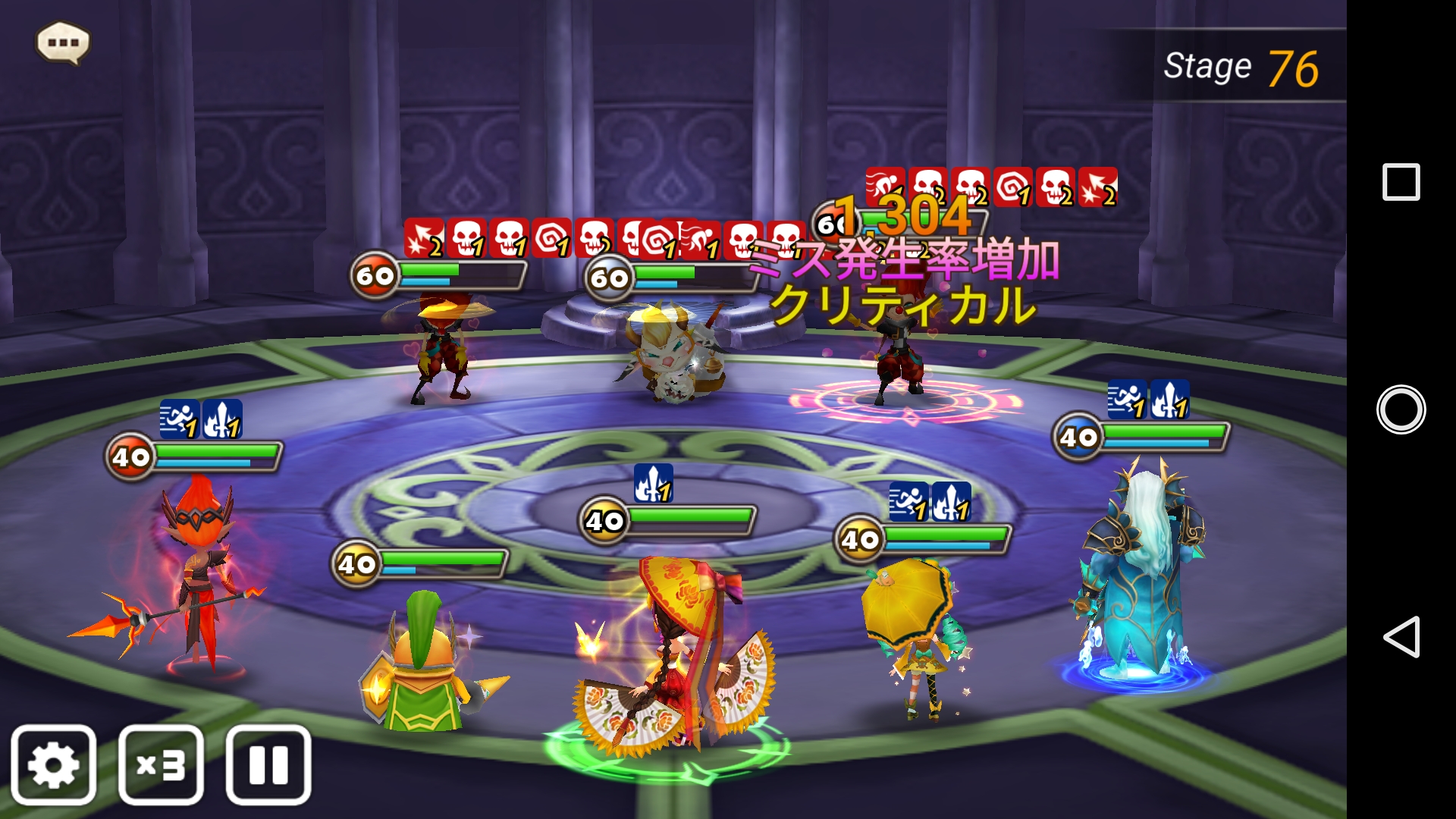Toggle the x3 battle speed
1456x819 pixels.
pos(161,764)
